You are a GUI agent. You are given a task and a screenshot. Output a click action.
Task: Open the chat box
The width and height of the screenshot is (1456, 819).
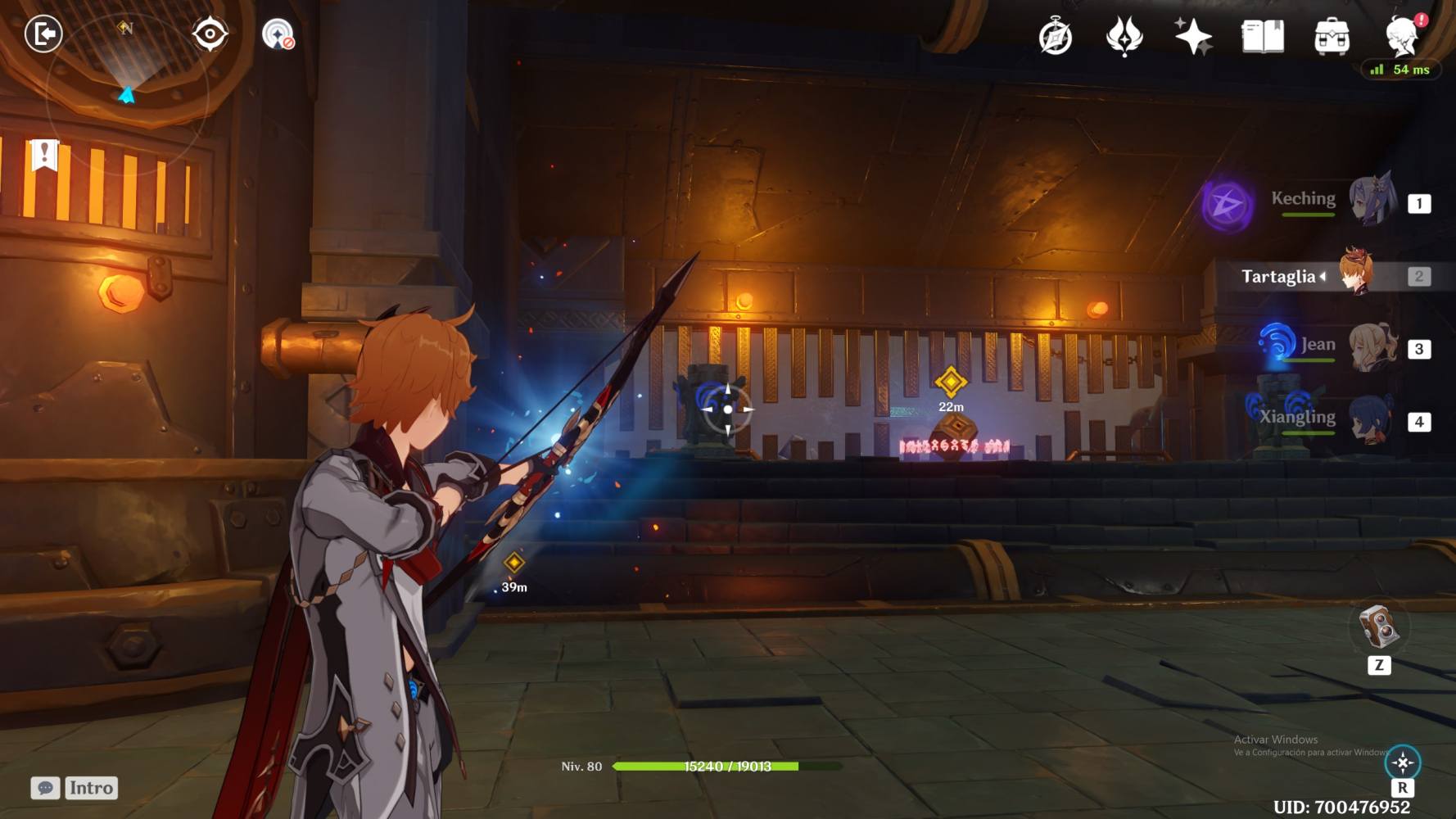pos(46,788)
